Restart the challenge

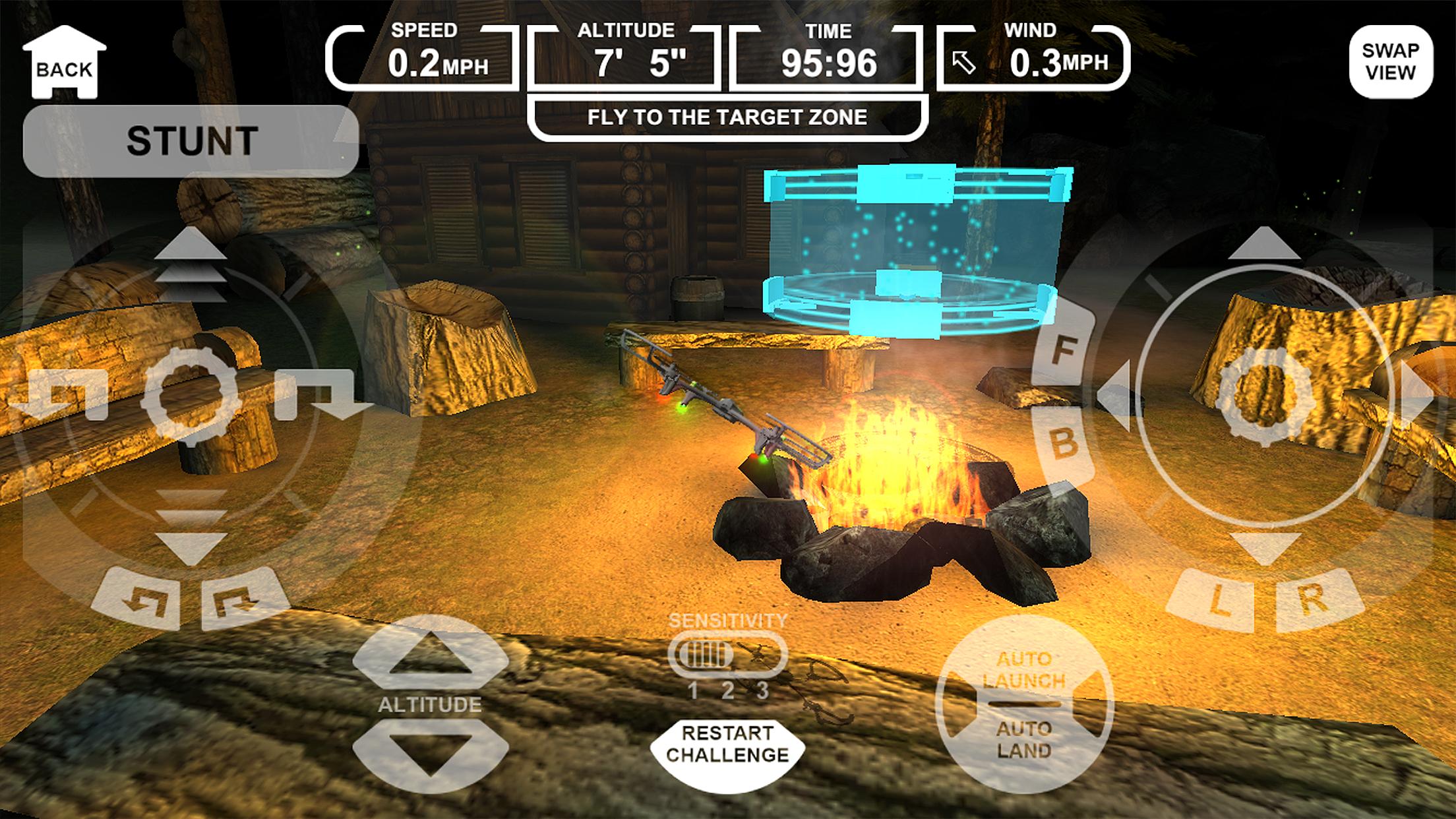pos(727,744)
